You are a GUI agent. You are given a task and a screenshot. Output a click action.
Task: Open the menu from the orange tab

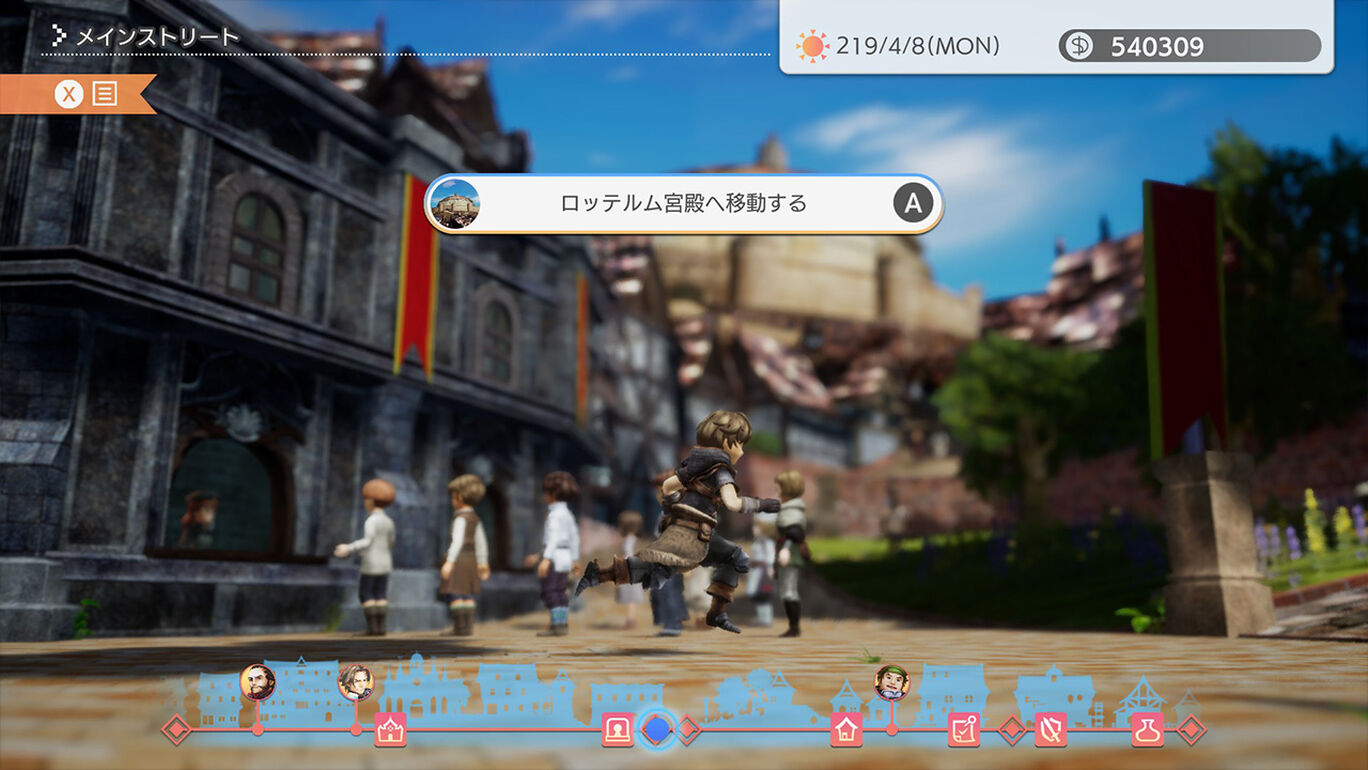87,94
